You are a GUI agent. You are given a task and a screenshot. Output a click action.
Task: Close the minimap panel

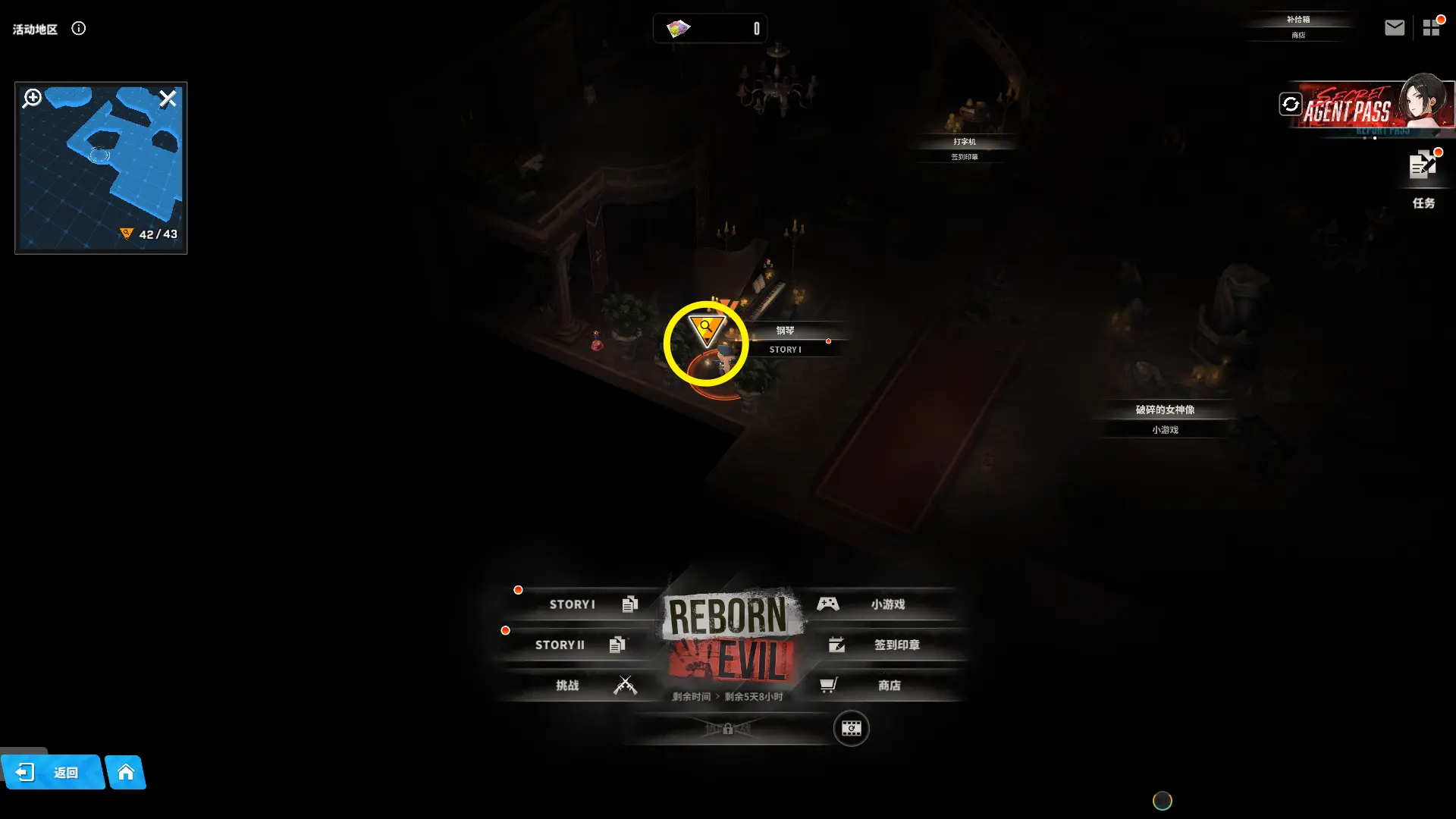click(x=168, y=99)
